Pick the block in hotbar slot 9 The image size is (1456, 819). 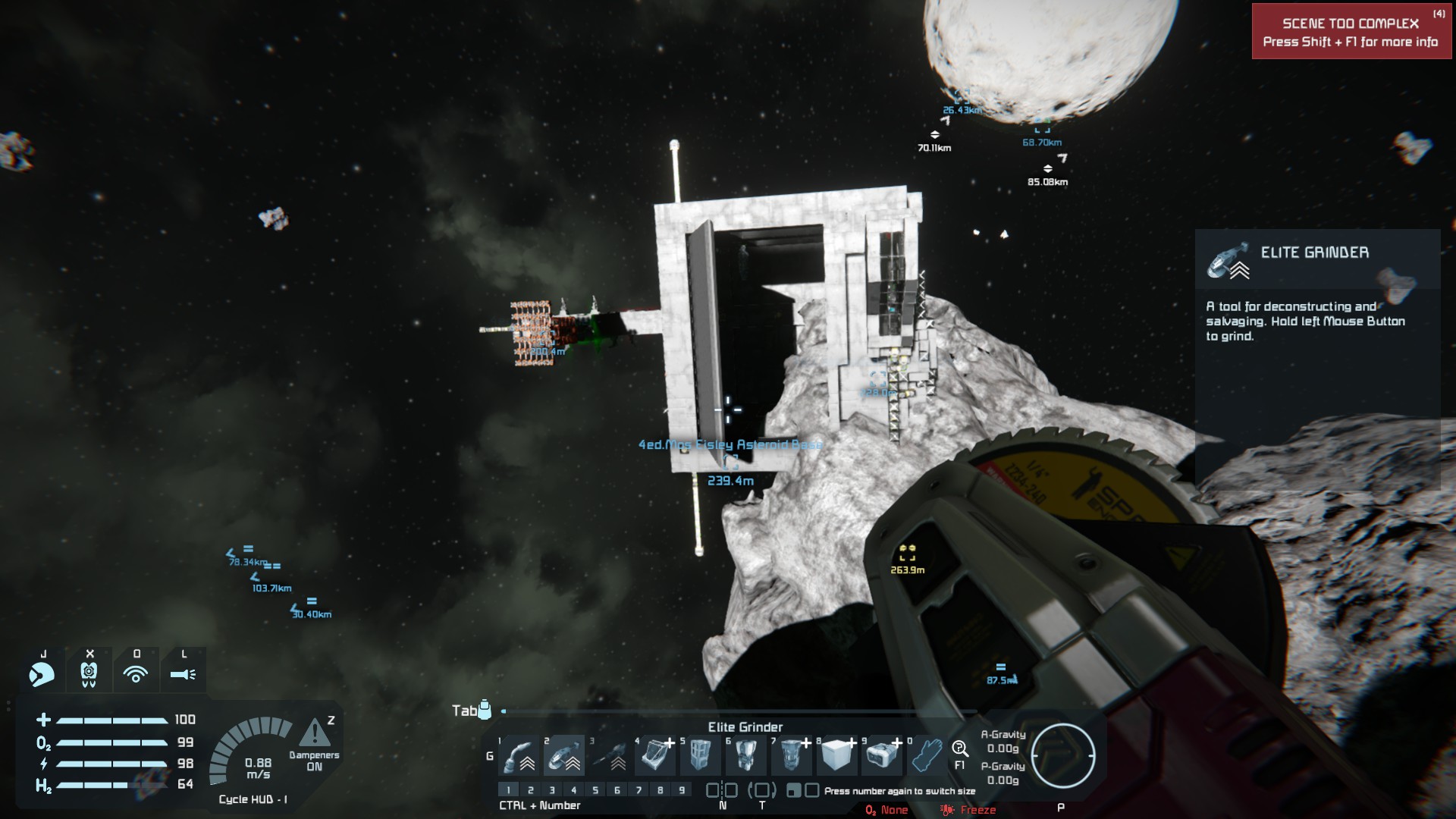(x=882, y=755)
